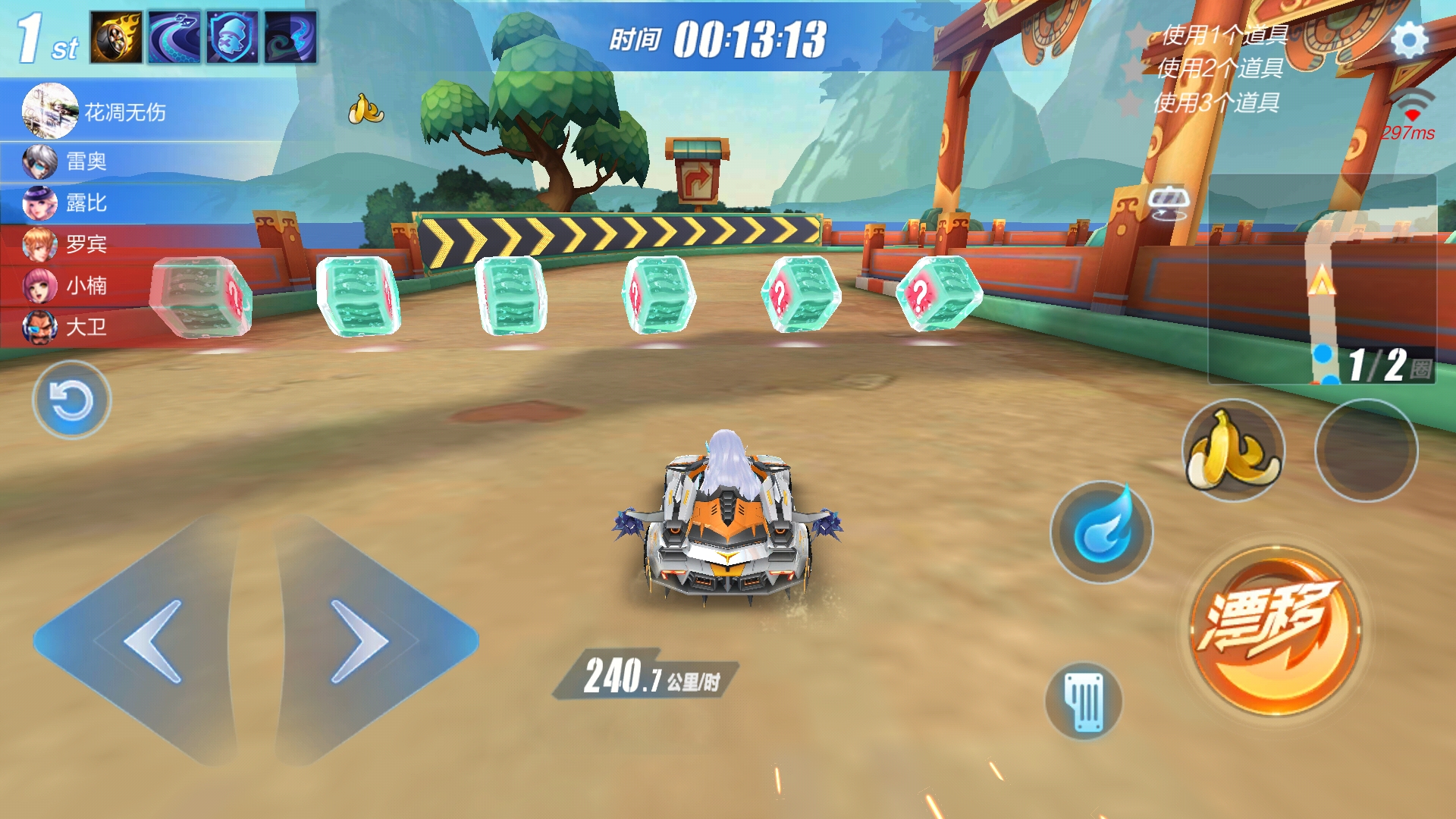Viewport: 1456px width, 819px height.
Task: Activate the blue nitro flame boost
Action: pyautogui.click(x=1102, y=532)
